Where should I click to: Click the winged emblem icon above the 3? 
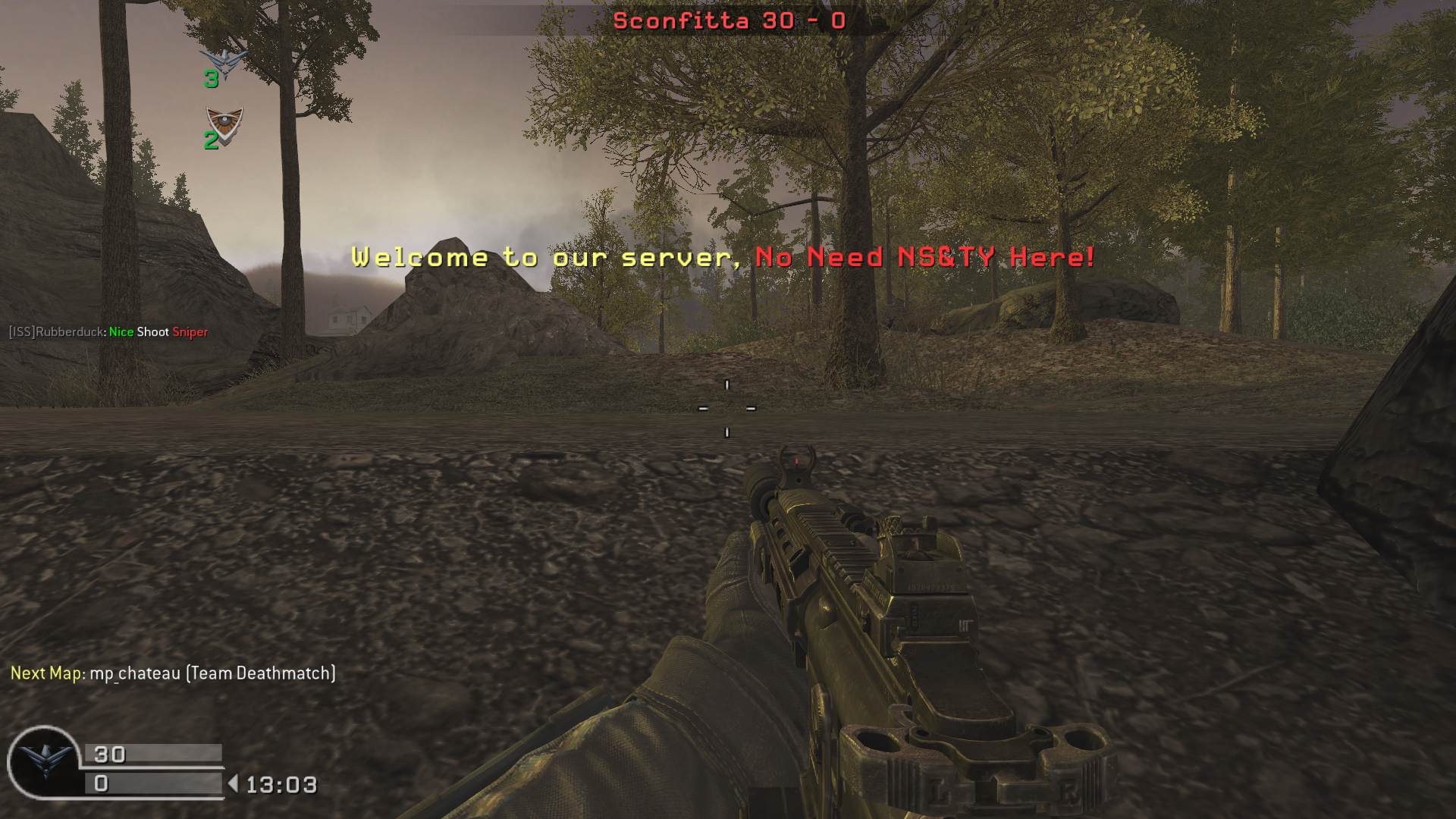tap(224, 59)
